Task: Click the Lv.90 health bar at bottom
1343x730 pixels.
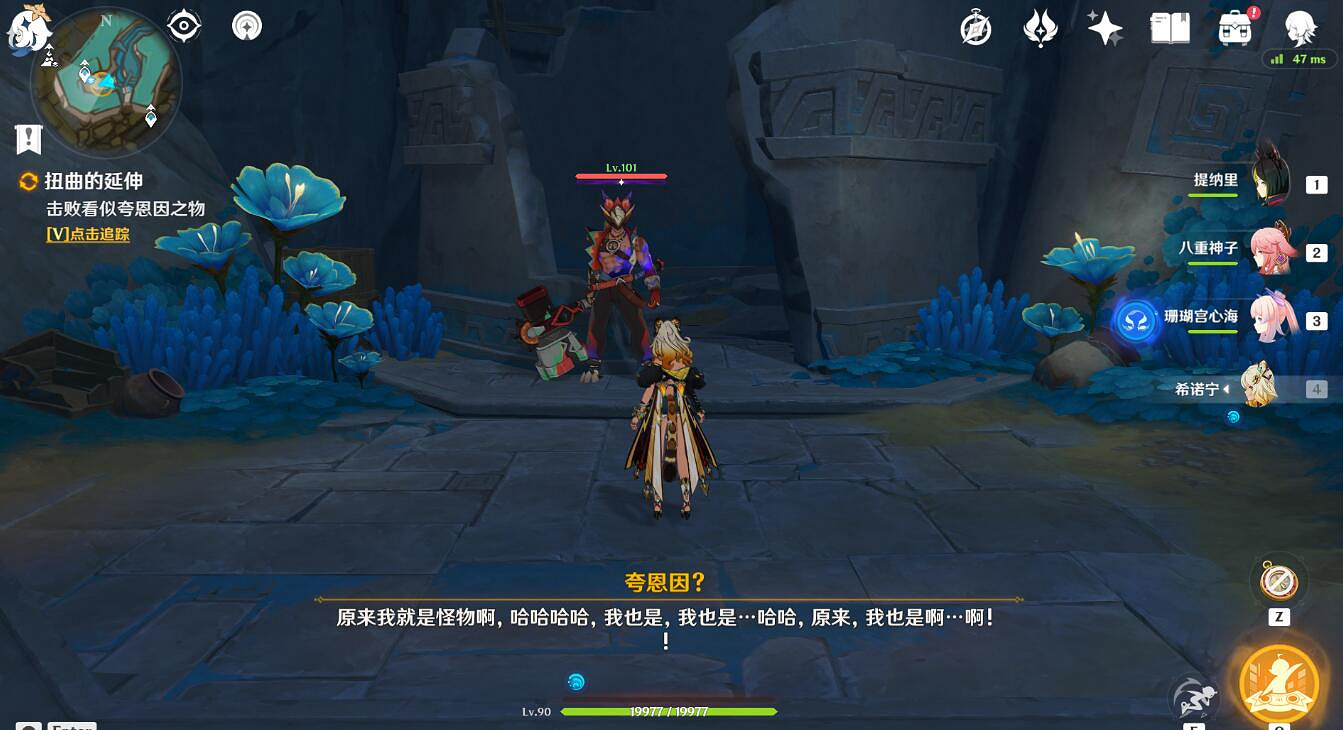Action: pos(670,711)
